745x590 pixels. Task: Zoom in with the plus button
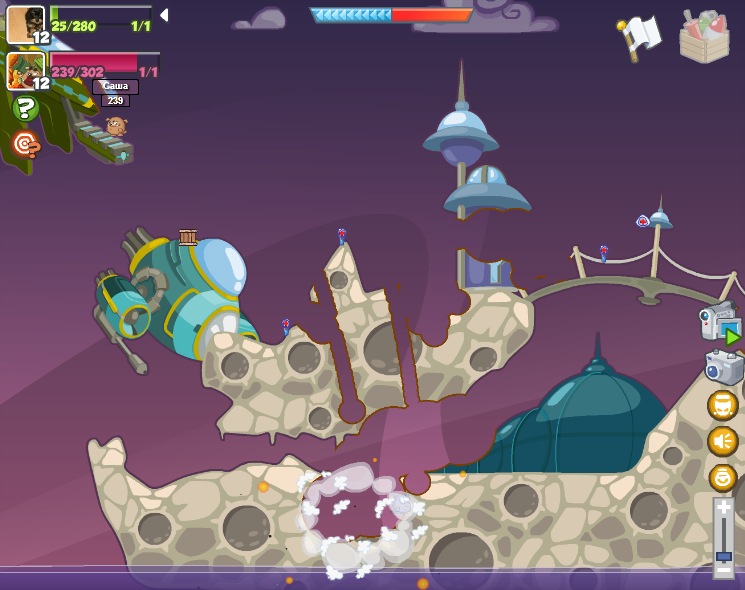pyautogui.click(x=723, y=507)
